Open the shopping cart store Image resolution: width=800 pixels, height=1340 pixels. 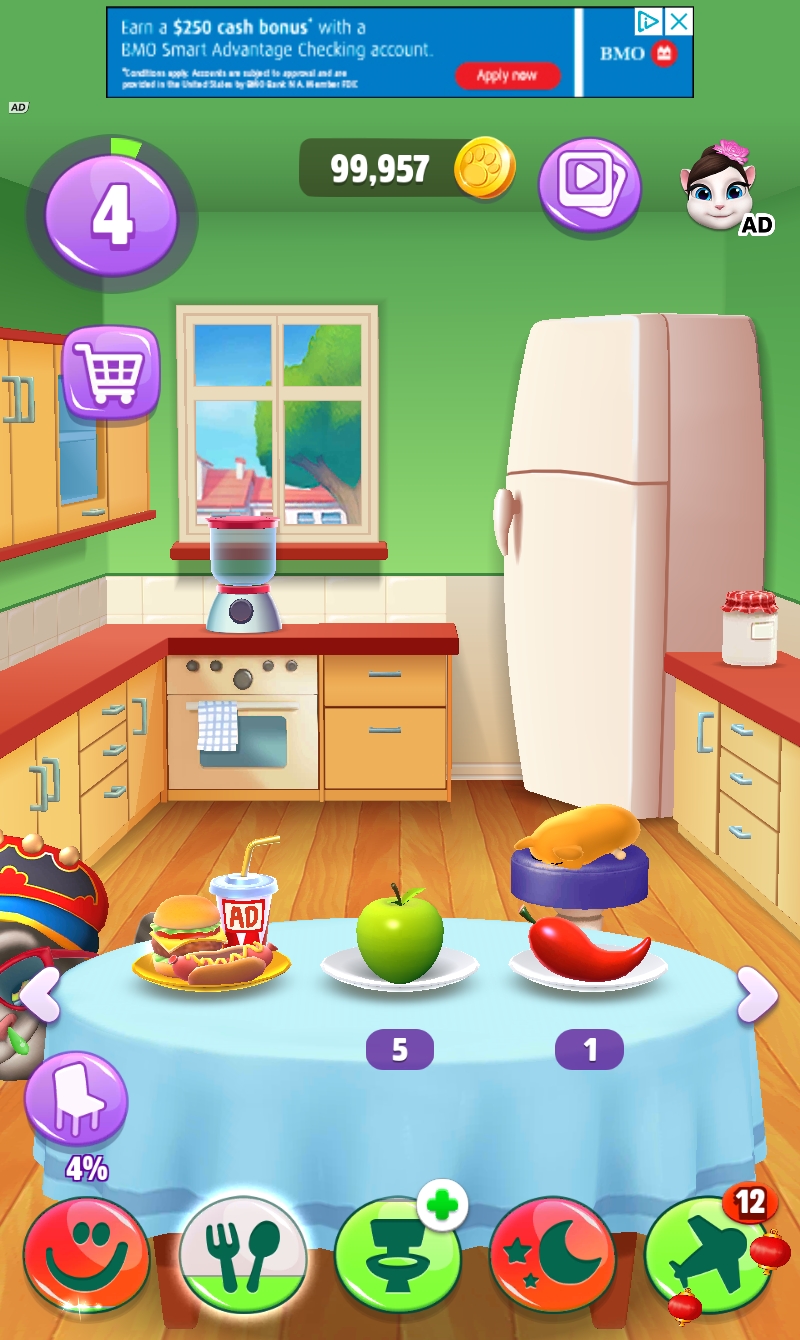coord(111,371)
